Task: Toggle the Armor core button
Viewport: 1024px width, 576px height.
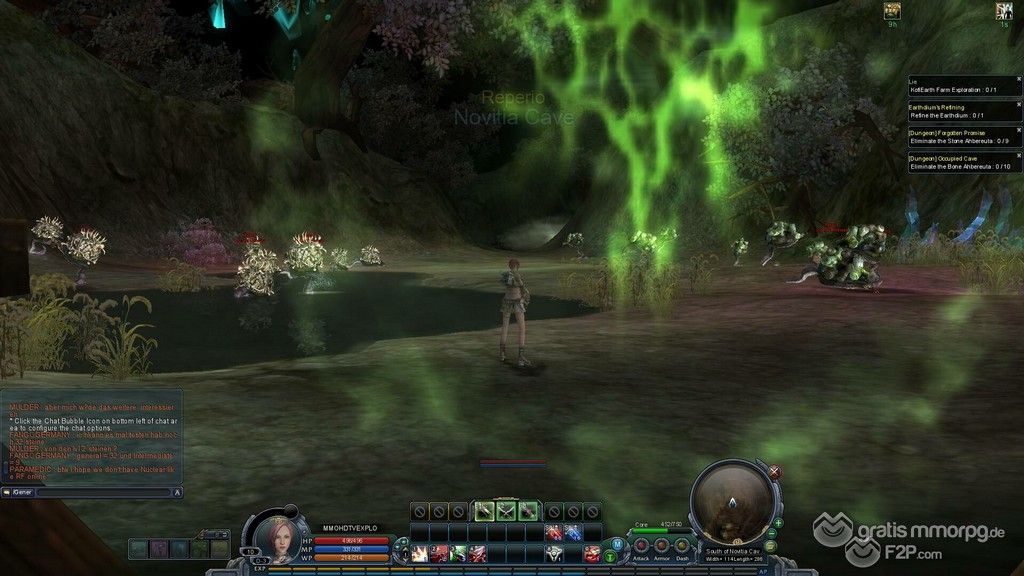Action: (662, 546)
